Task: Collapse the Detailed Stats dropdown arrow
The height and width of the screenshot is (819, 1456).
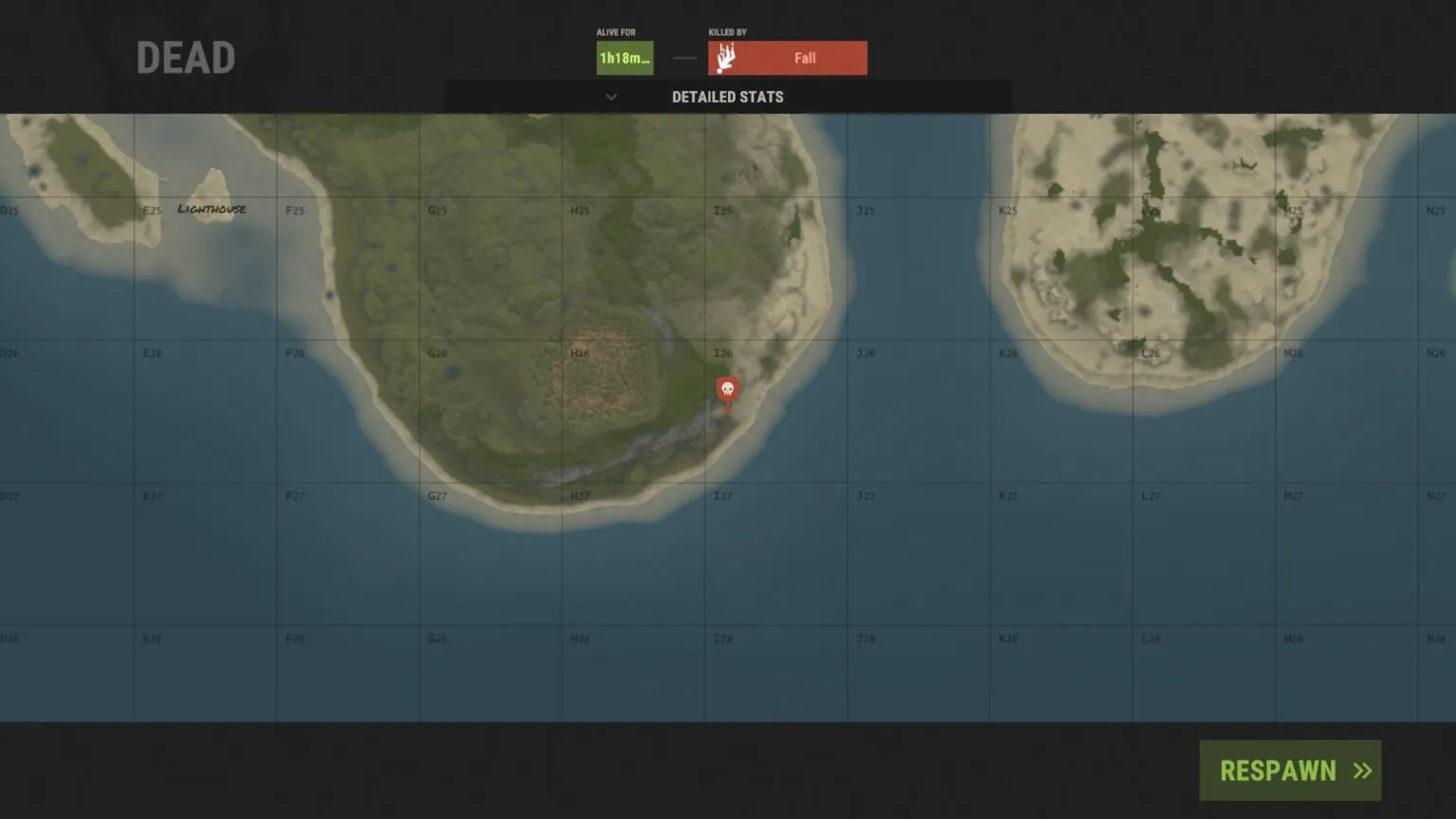Action: [611, 97]
